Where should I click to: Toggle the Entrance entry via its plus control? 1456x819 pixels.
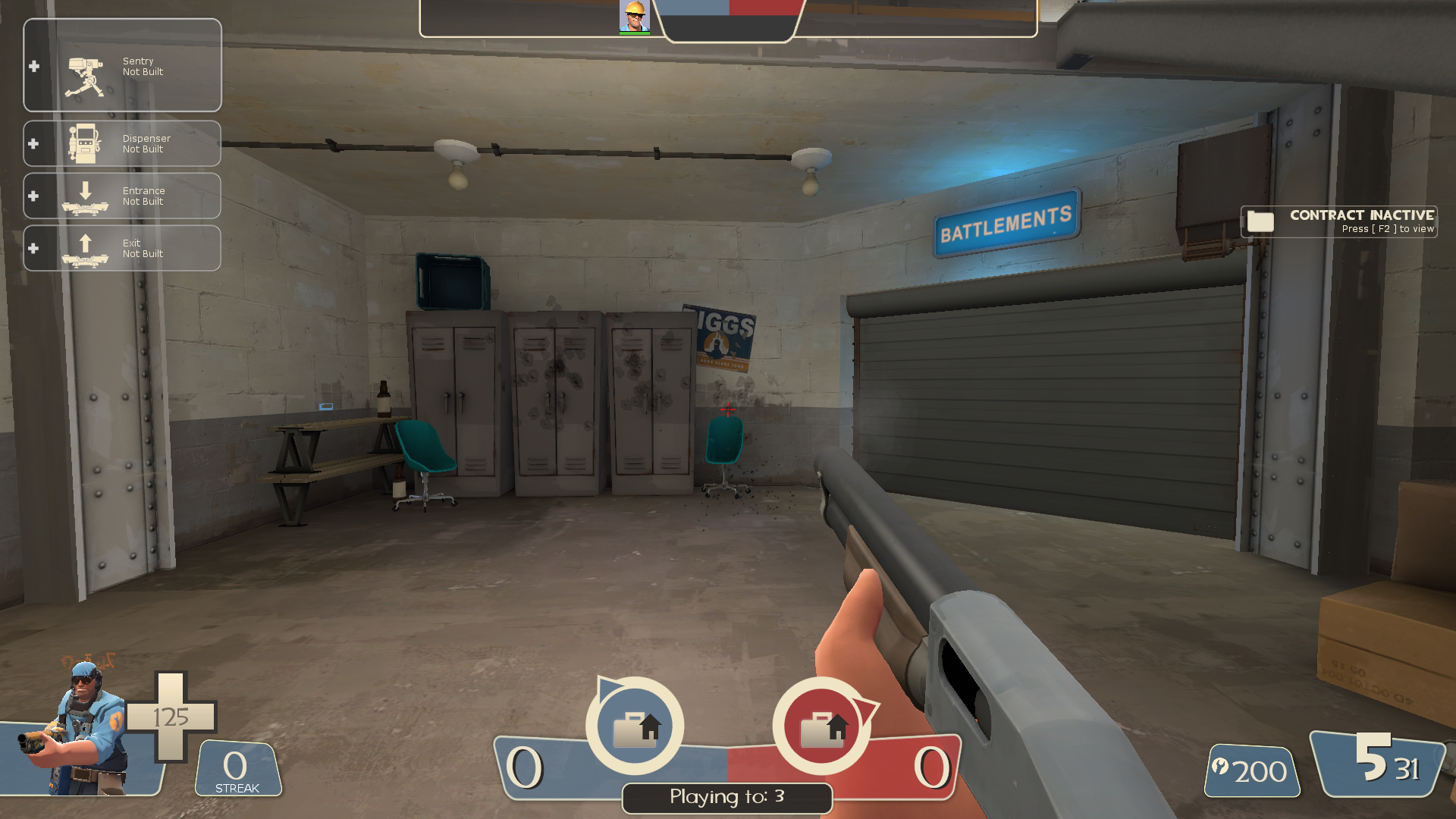33,196
